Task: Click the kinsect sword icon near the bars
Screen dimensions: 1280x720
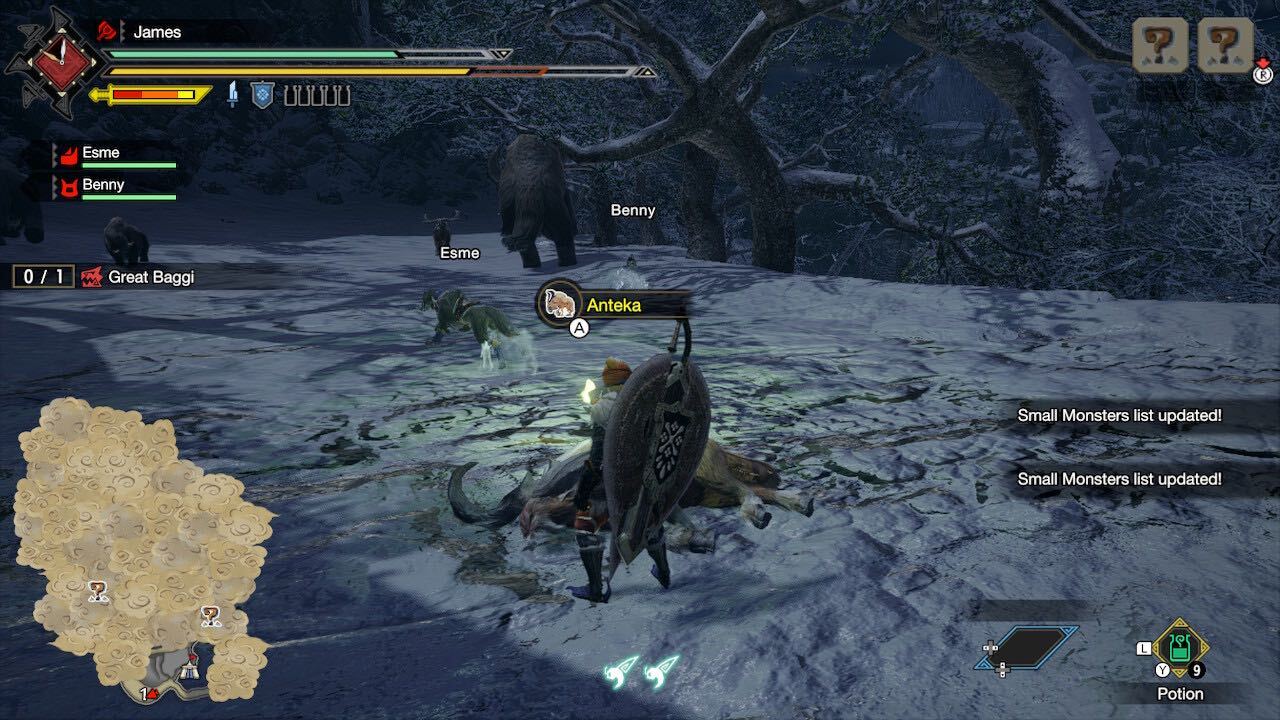Action: pos(233,93)
